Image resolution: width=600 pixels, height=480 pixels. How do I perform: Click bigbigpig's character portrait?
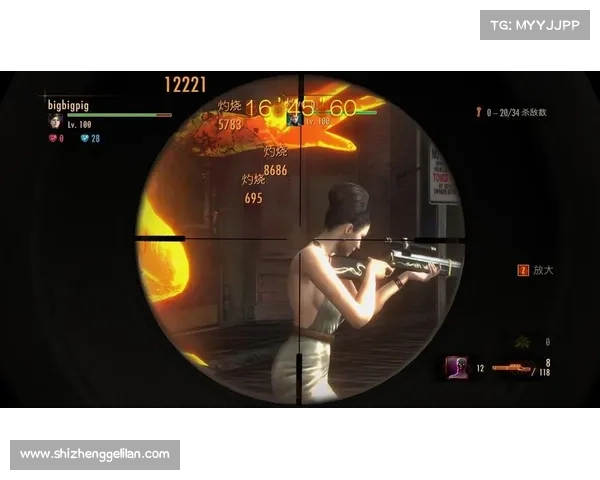click(56, 121)
